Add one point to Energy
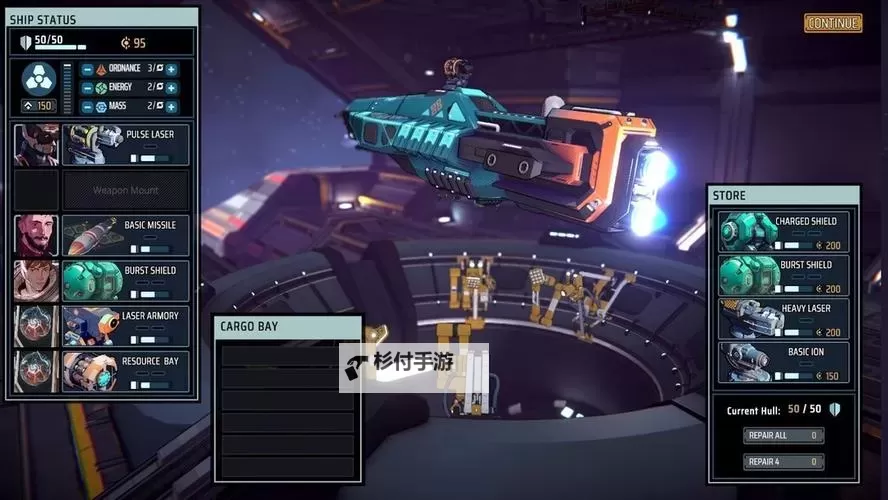 [171, 88]
